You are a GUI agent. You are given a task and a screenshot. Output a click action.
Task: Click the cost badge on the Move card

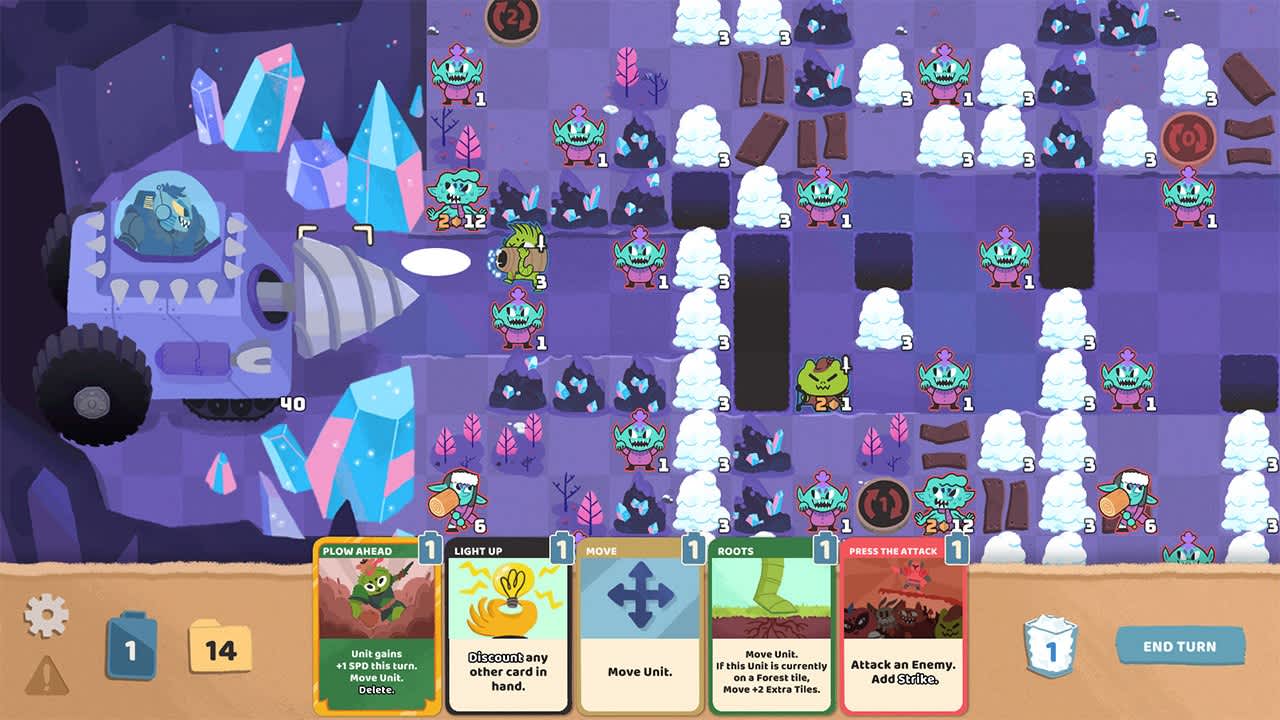pyautogui.click(x=691, y=549)
